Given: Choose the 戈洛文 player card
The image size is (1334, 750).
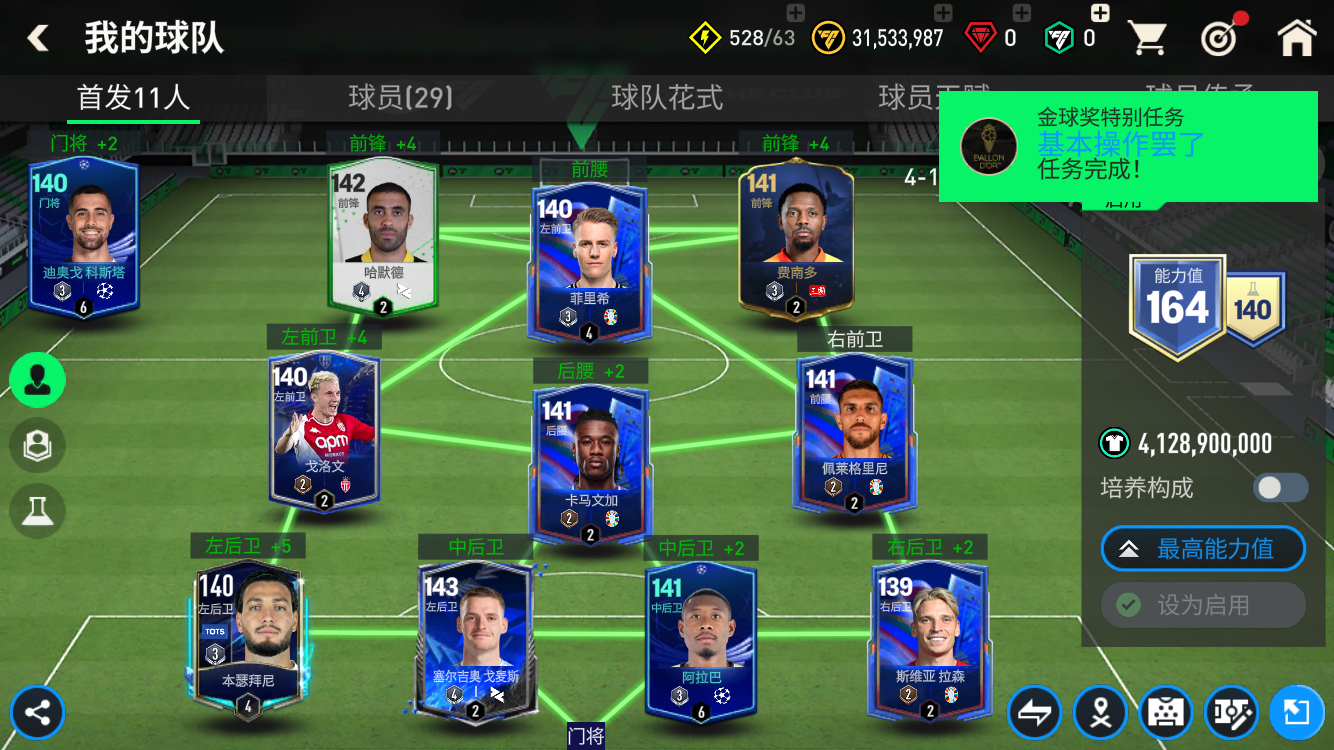Looking at the screenshot, I should (324, 432).
